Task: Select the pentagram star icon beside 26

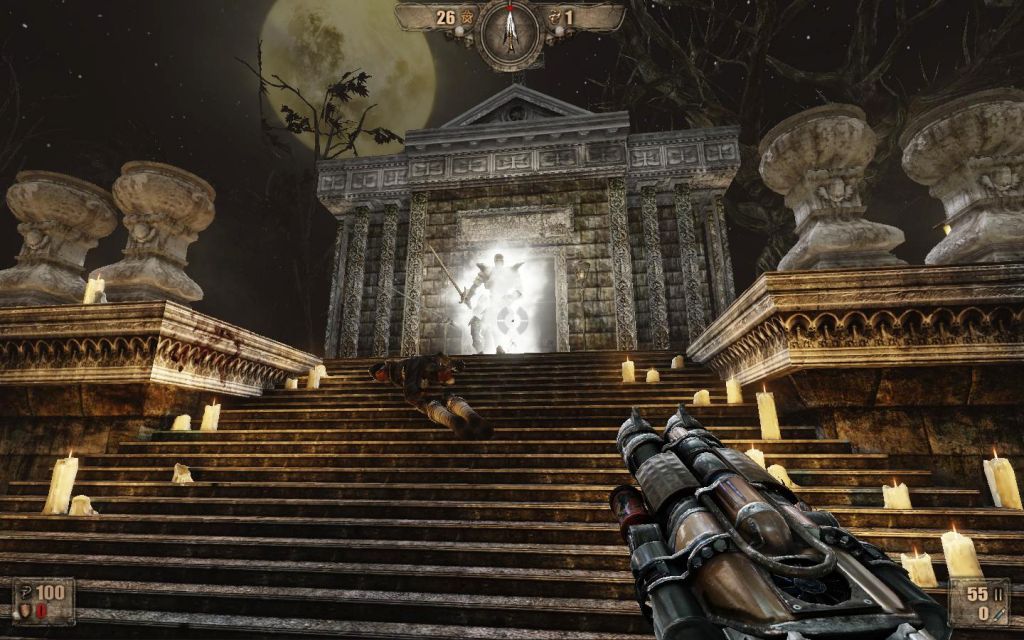Action: 466,17
